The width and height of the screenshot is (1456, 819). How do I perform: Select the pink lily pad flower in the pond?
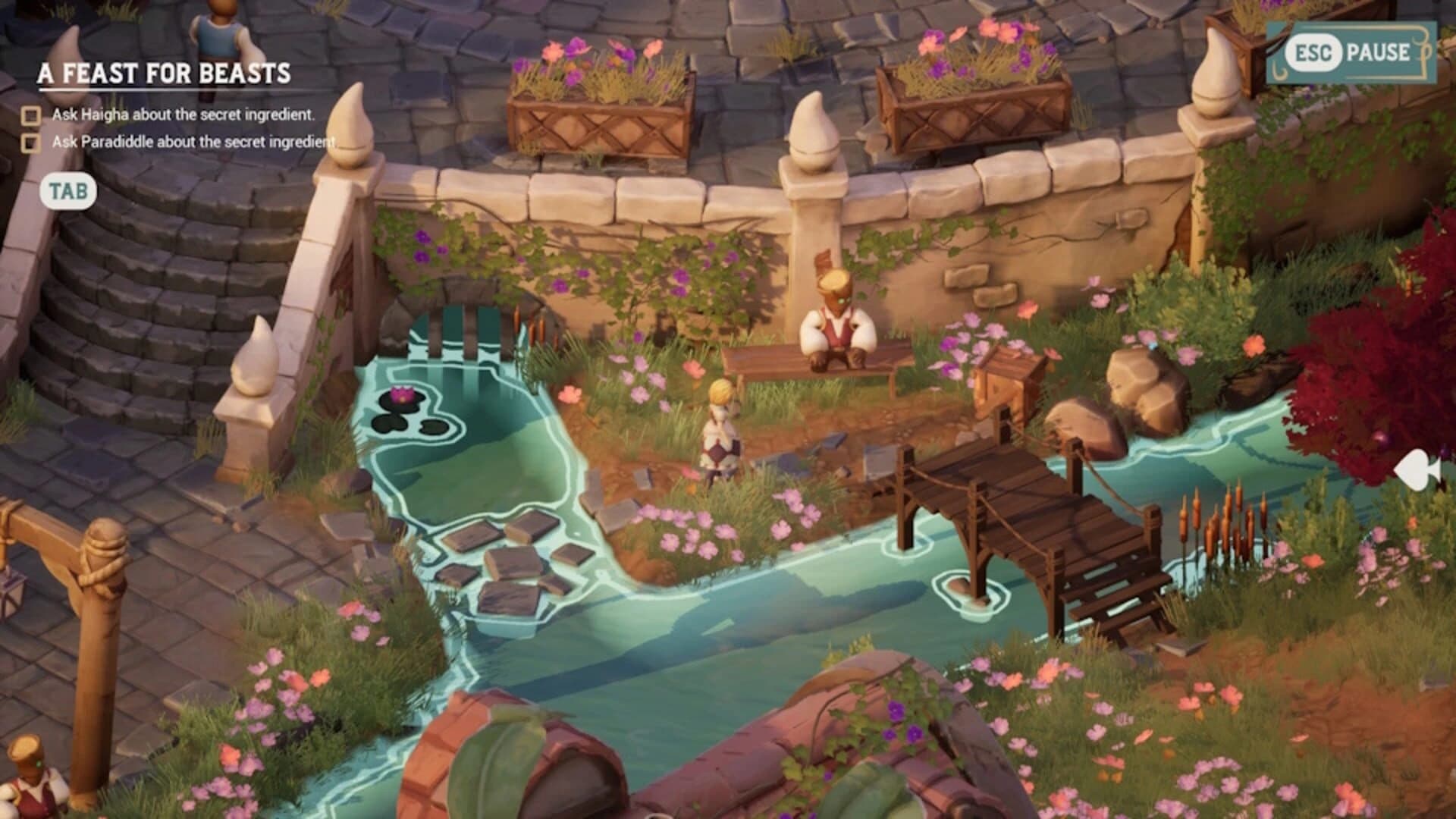click(x=402, y=394)
